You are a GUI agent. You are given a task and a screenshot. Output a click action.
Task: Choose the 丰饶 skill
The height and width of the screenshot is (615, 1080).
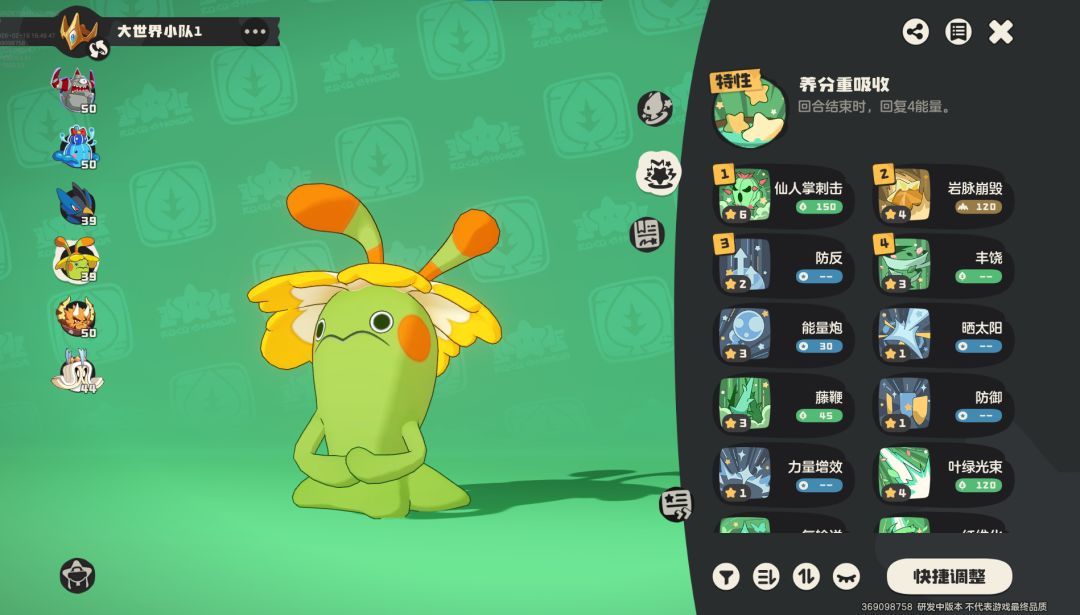944,265
